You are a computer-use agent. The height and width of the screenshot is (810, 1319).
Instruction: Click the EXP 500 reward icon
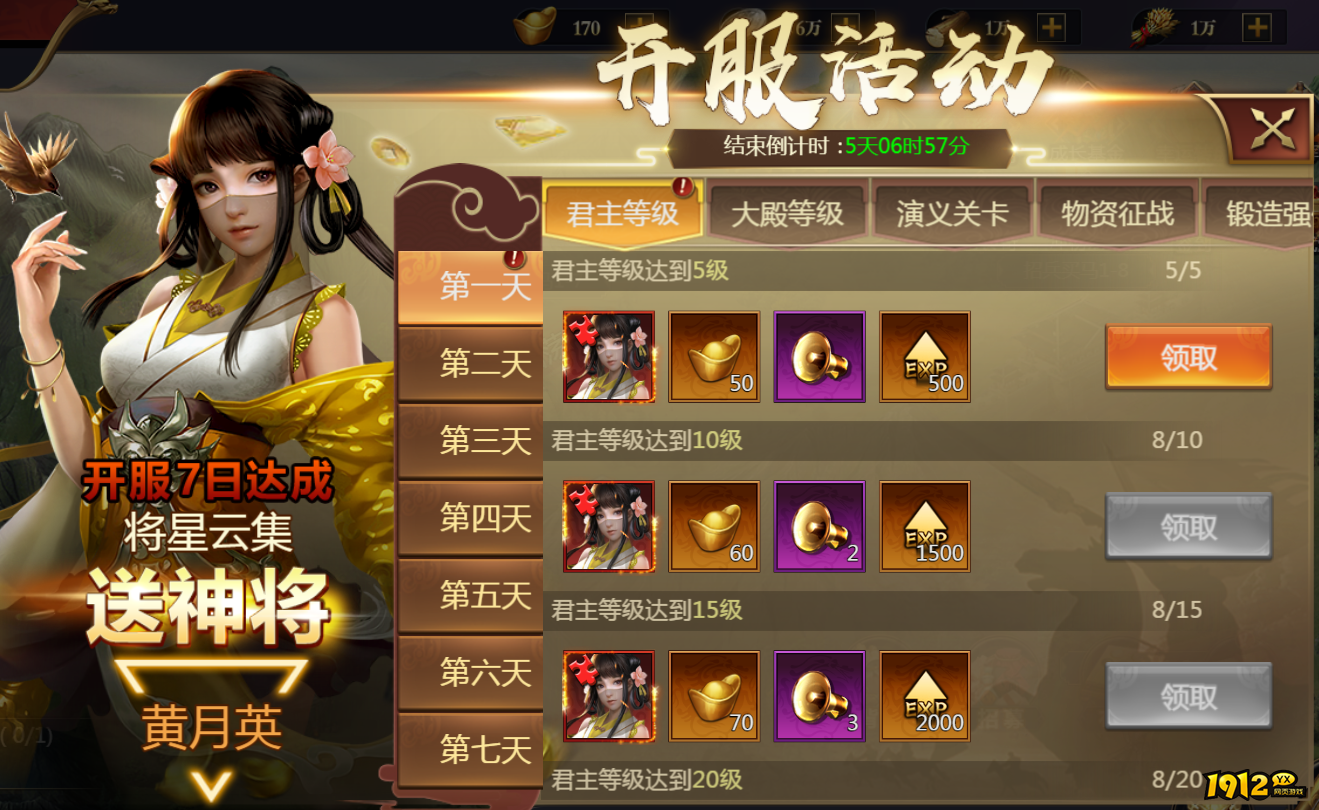pos(924,357)
